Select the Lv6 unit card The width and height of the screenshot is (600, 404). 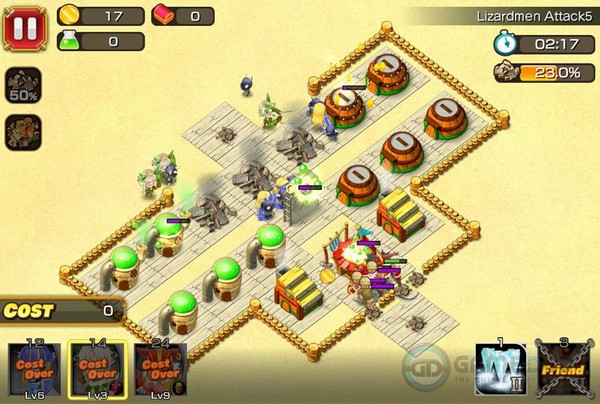click(x=36, y=370)
